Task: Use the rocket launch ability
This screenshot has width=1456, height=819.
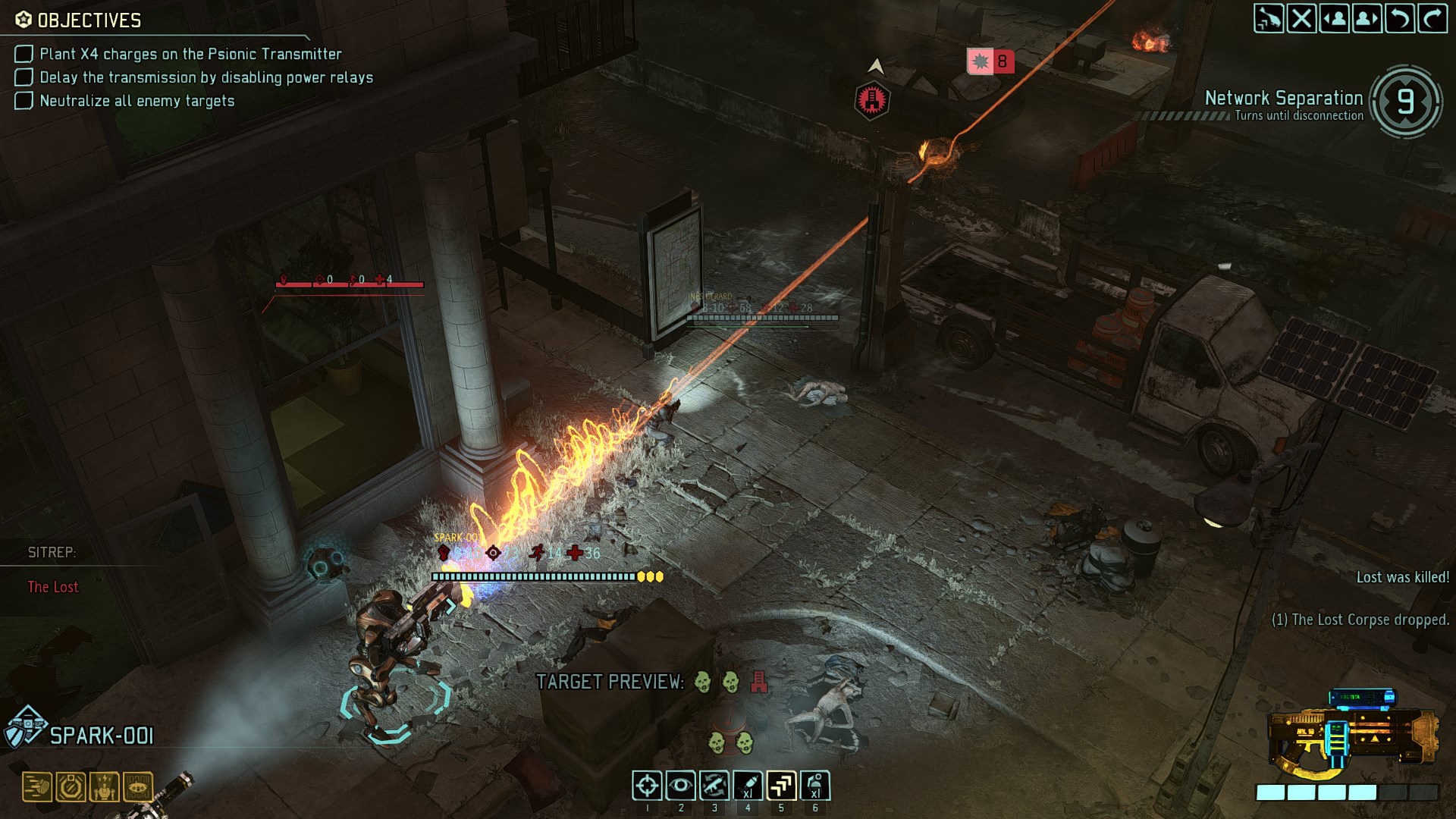Action: pyautogui.click(x=748, y=786)
